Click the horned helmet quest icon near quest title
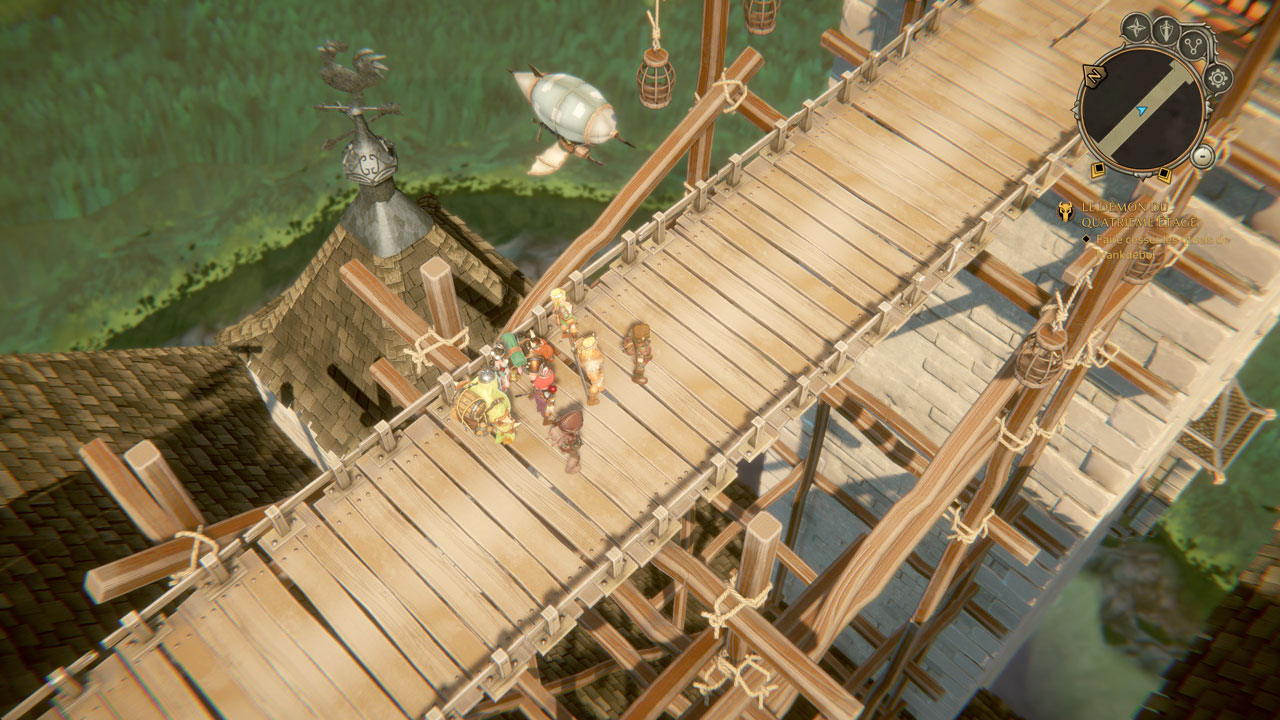The image size is (1280, 720). click(x=1066, y=210)
